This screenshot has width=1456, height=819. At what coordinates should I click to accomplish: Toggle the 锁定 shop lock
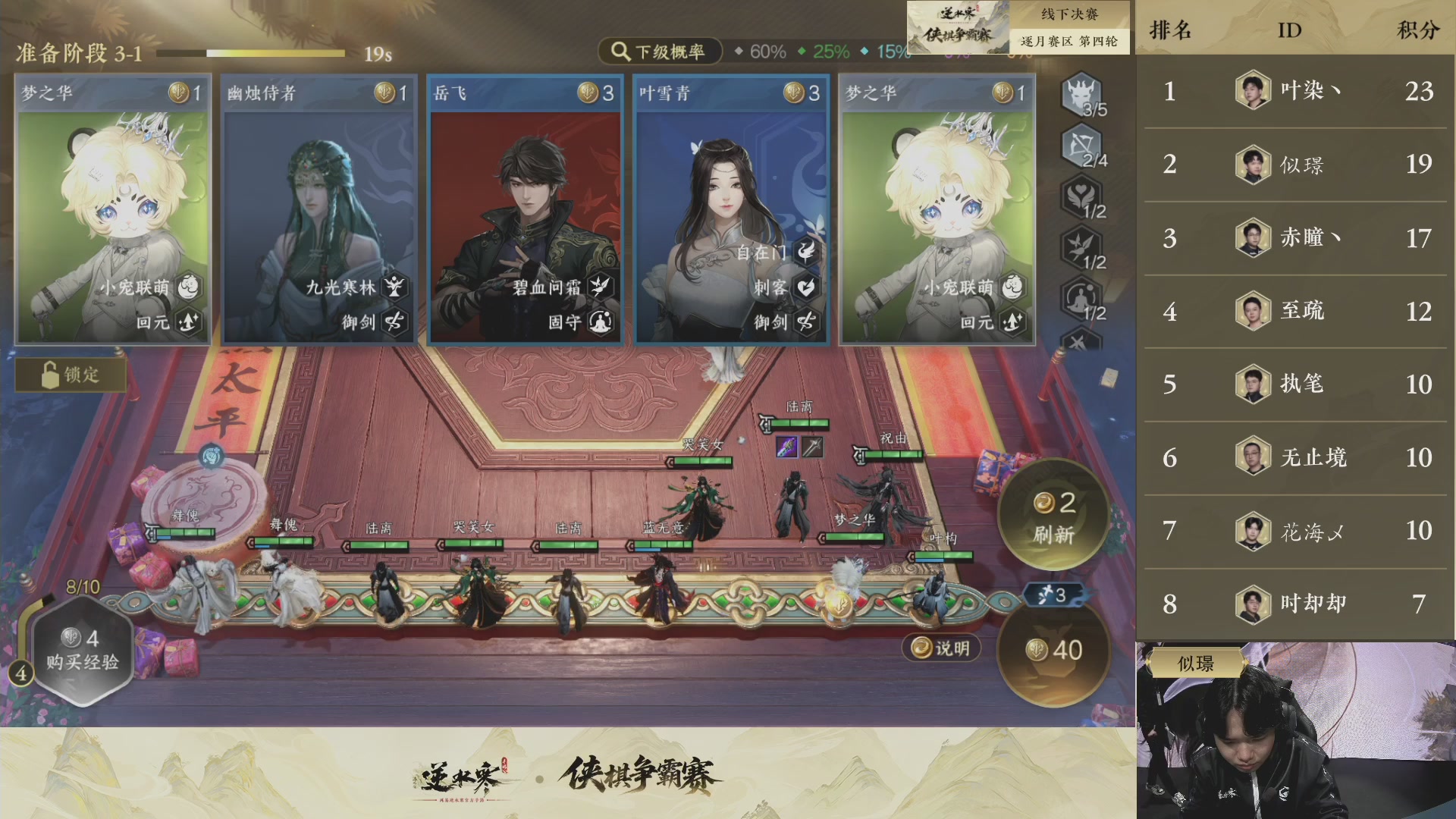point(70,375)
